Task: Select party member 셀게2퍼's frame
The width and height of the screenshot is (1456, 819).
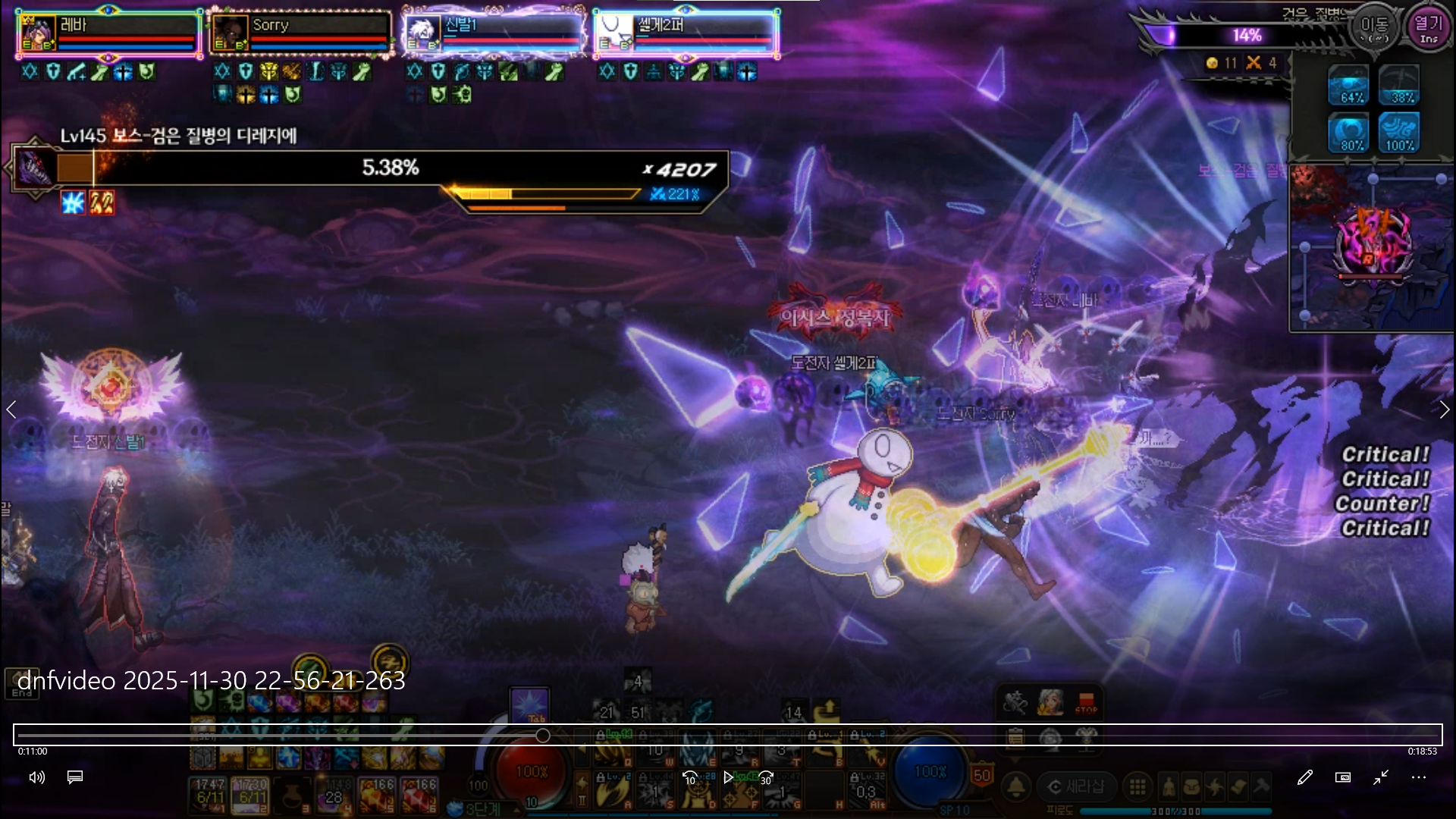Action: (x=686, y=33)
